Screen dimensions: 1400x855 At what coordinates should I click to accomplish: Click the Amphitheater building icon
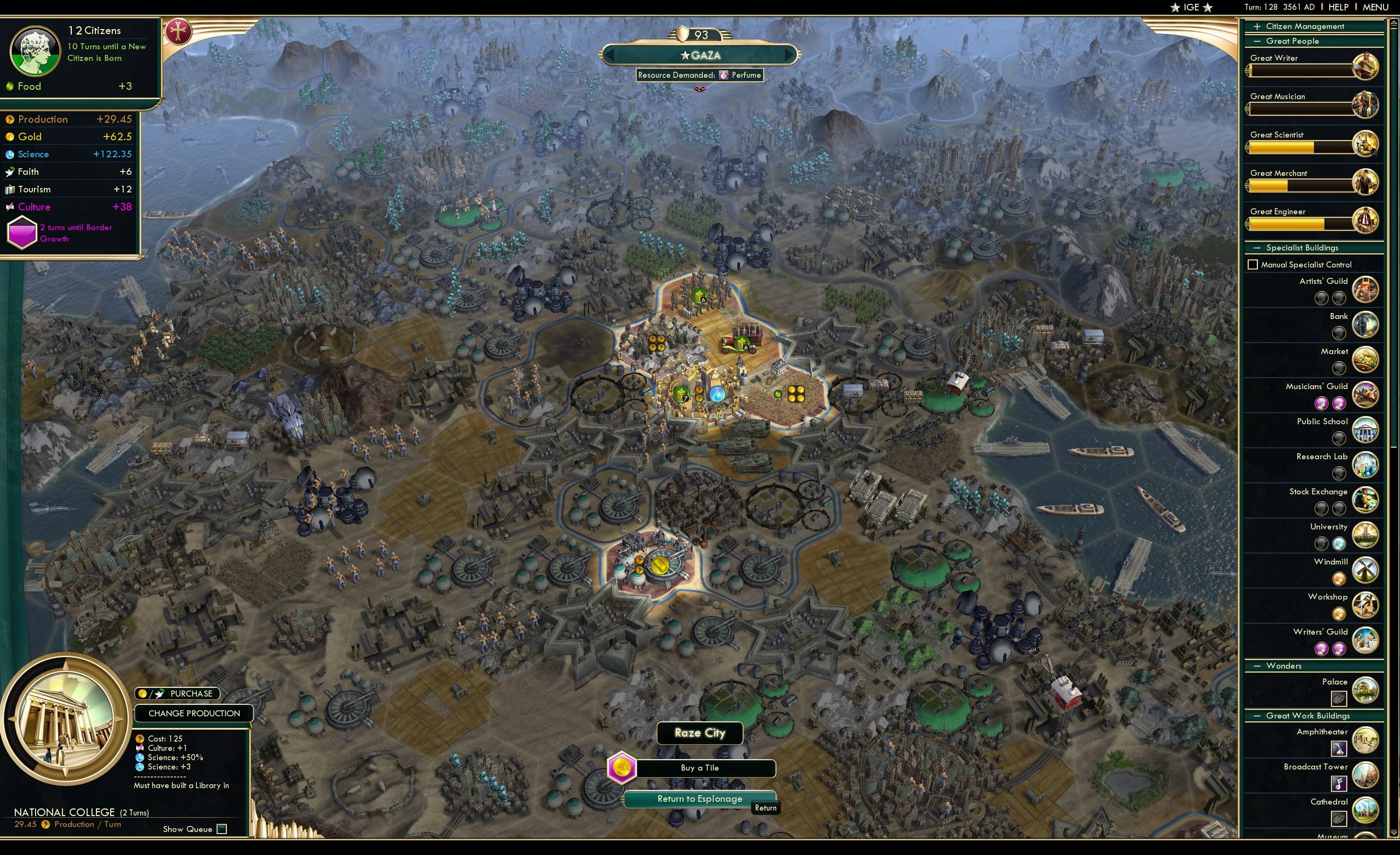point(1366,741)
